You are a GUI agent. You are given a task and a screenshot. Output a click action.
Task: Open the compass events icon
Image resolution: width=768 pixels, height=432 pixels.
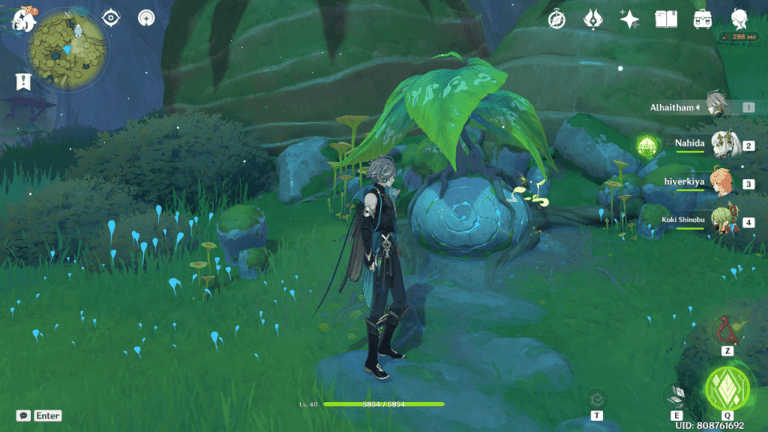[558, 19]
